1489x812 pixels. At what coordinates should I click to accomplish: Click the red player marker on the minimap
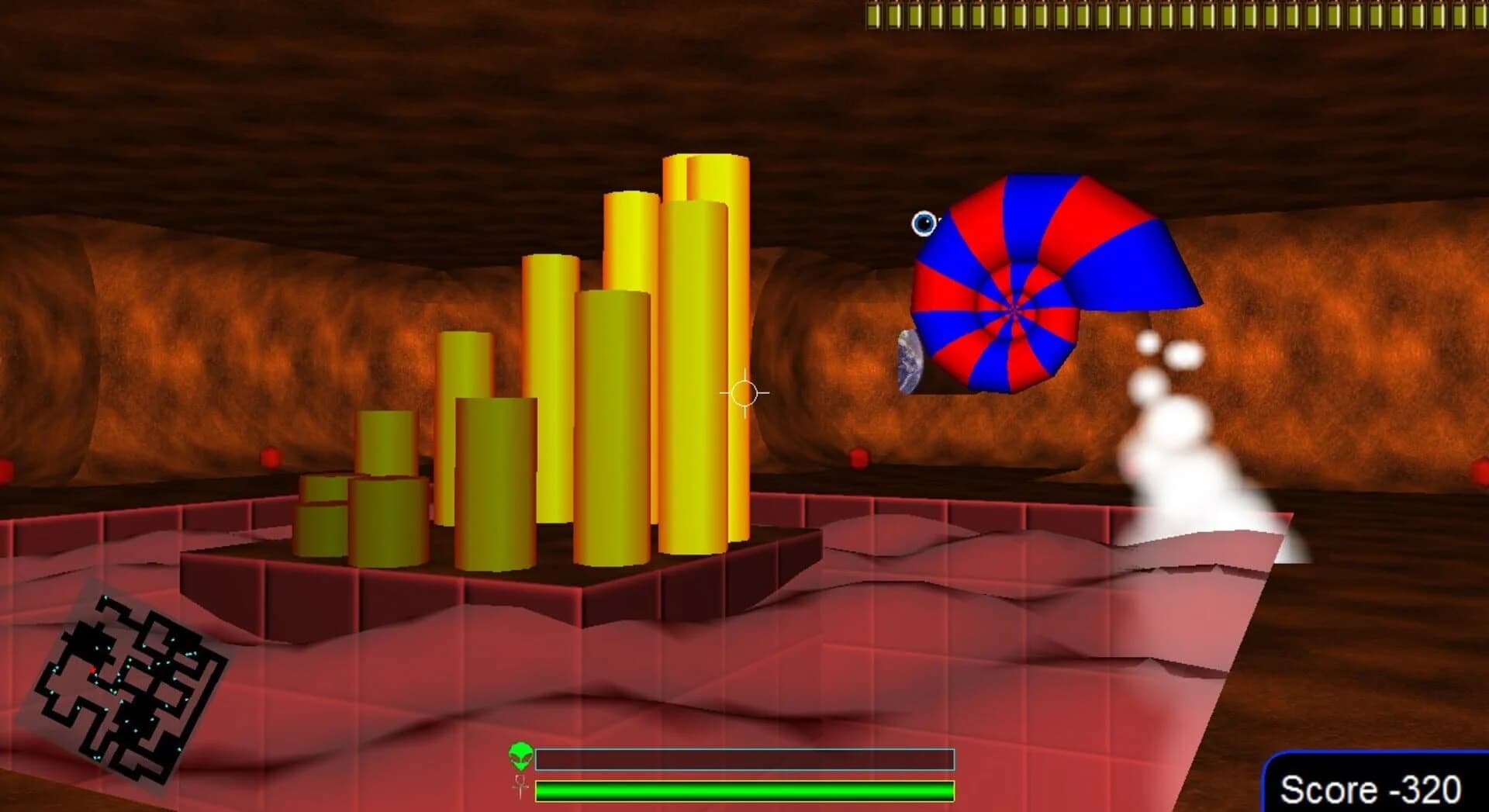(x=92, y=670)
